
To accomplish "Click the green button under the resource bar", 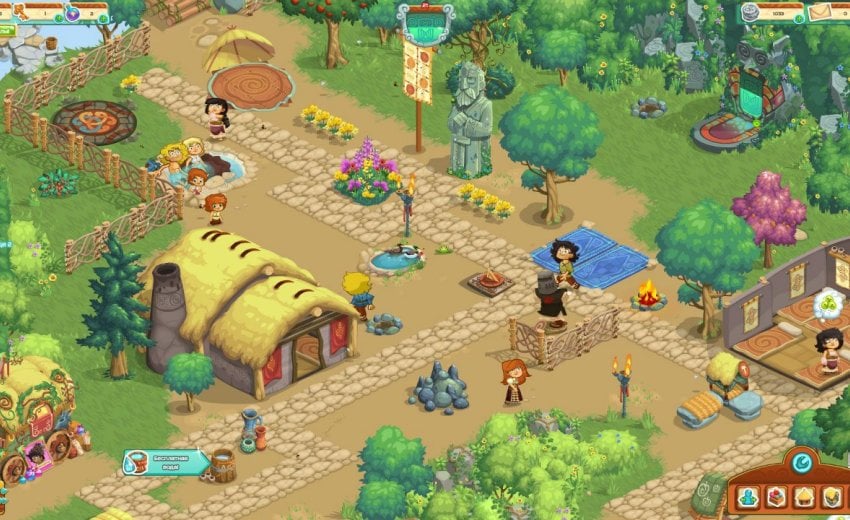I will 6,31.
